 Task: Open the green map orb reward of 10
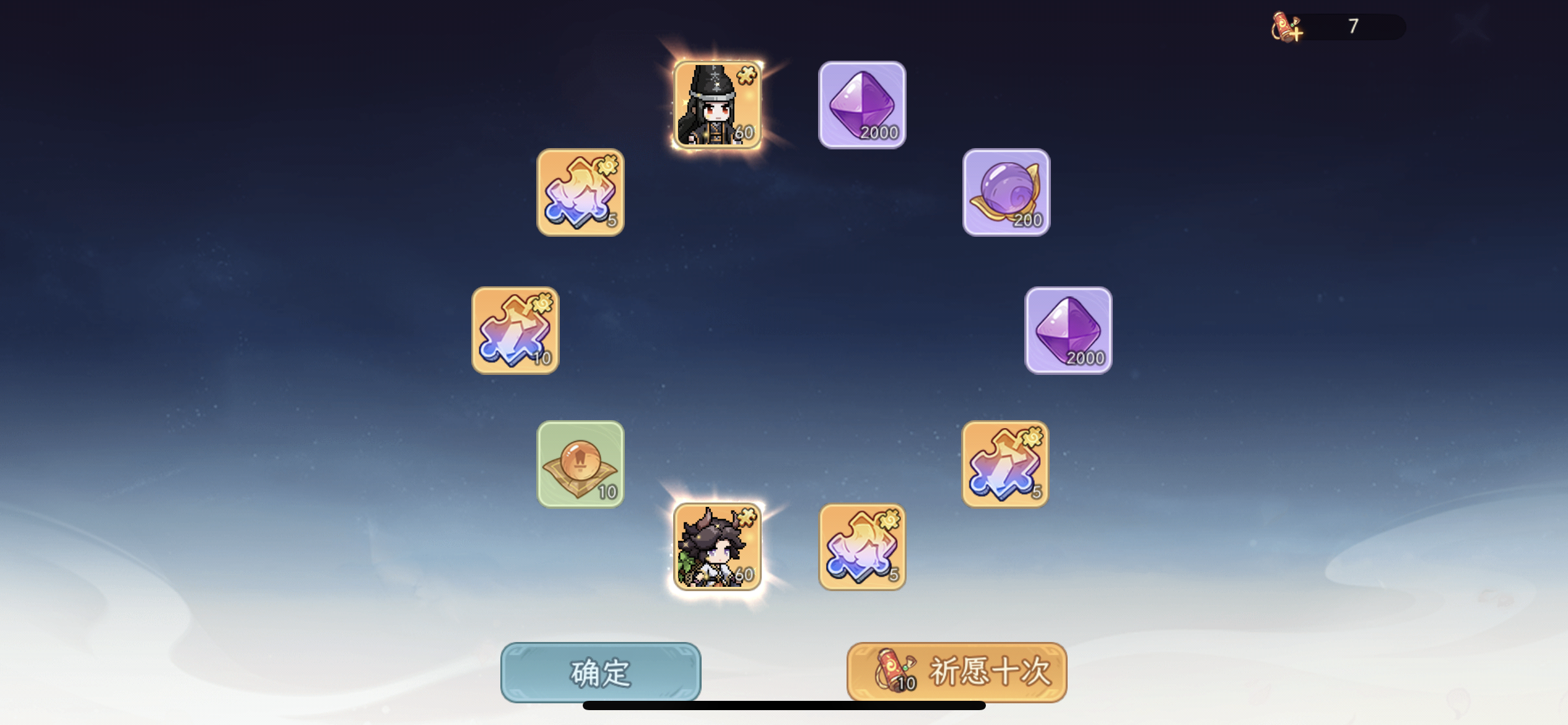click(580, 464)
